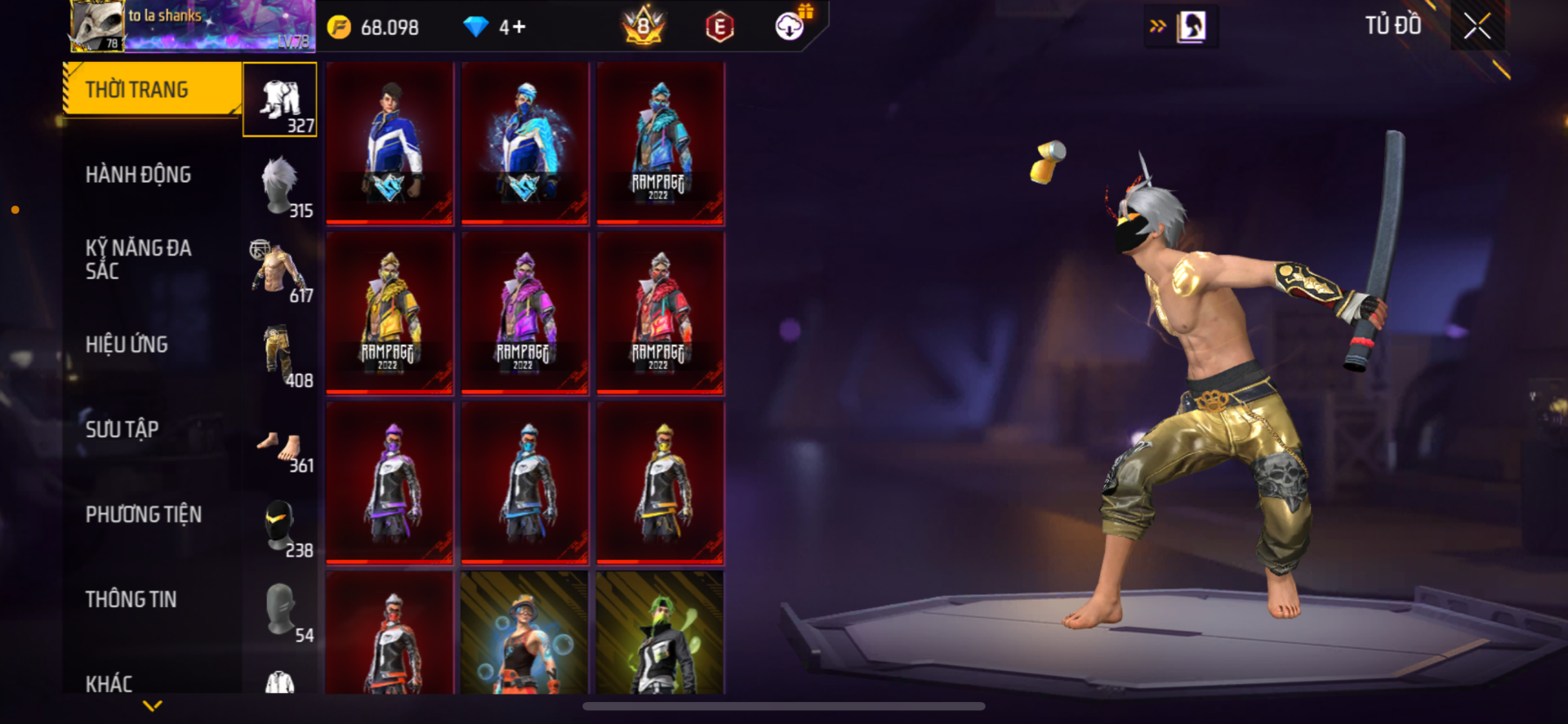Switch to the HÀNH ĐỘNG tab

[139, 175]
